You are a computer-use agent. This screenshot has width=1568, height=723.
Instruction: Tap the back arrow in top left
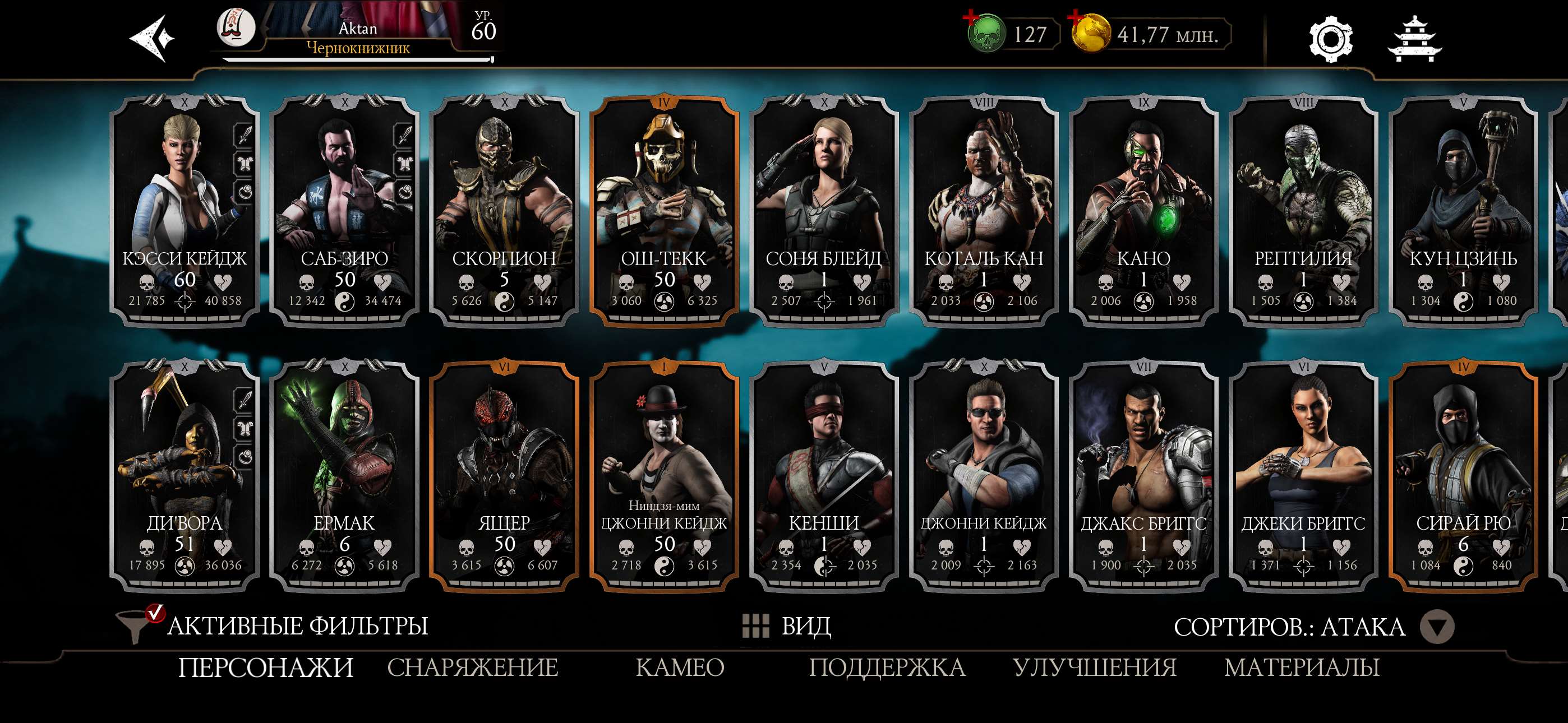click(x=150, y=38)
